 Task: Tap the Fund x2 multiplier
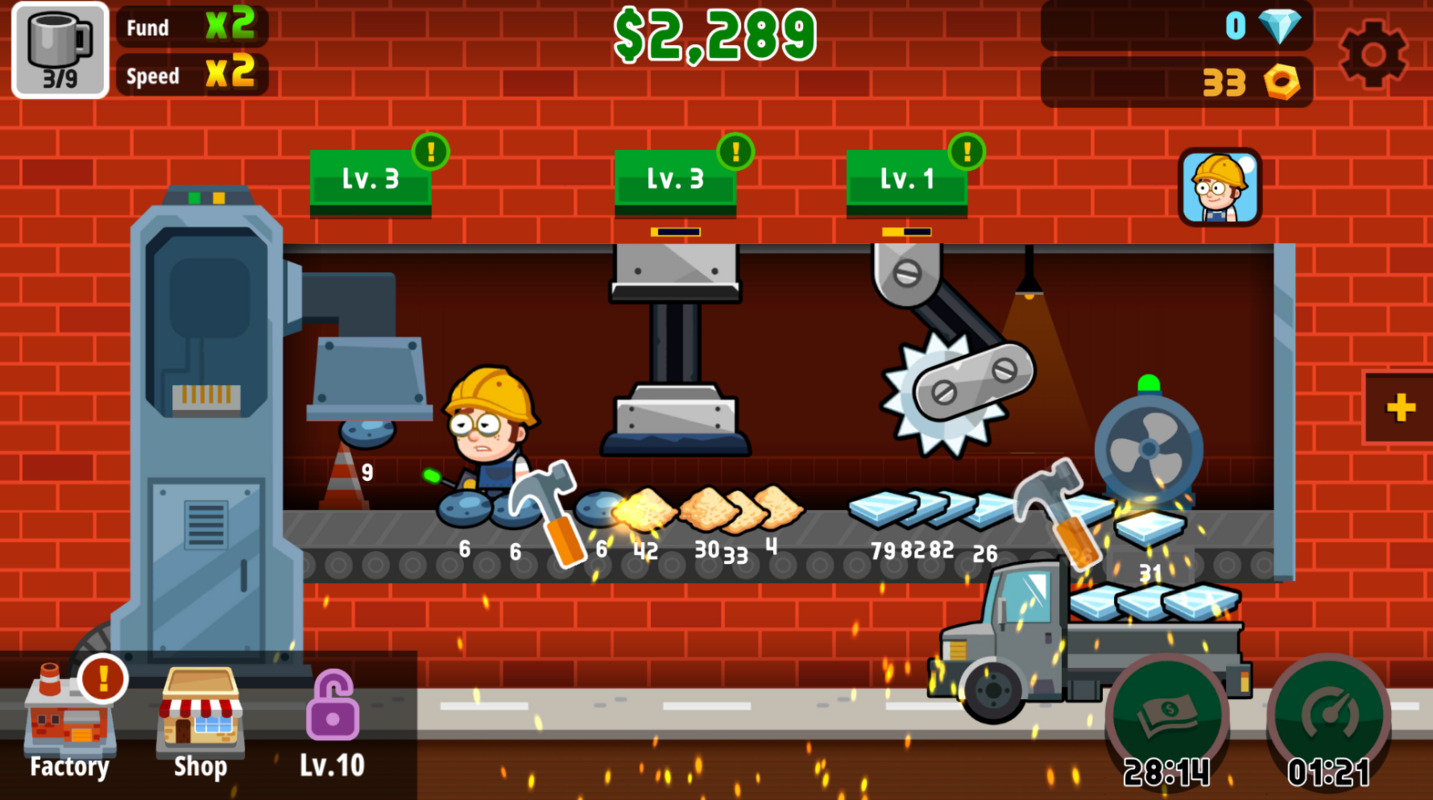pos(191,27)
